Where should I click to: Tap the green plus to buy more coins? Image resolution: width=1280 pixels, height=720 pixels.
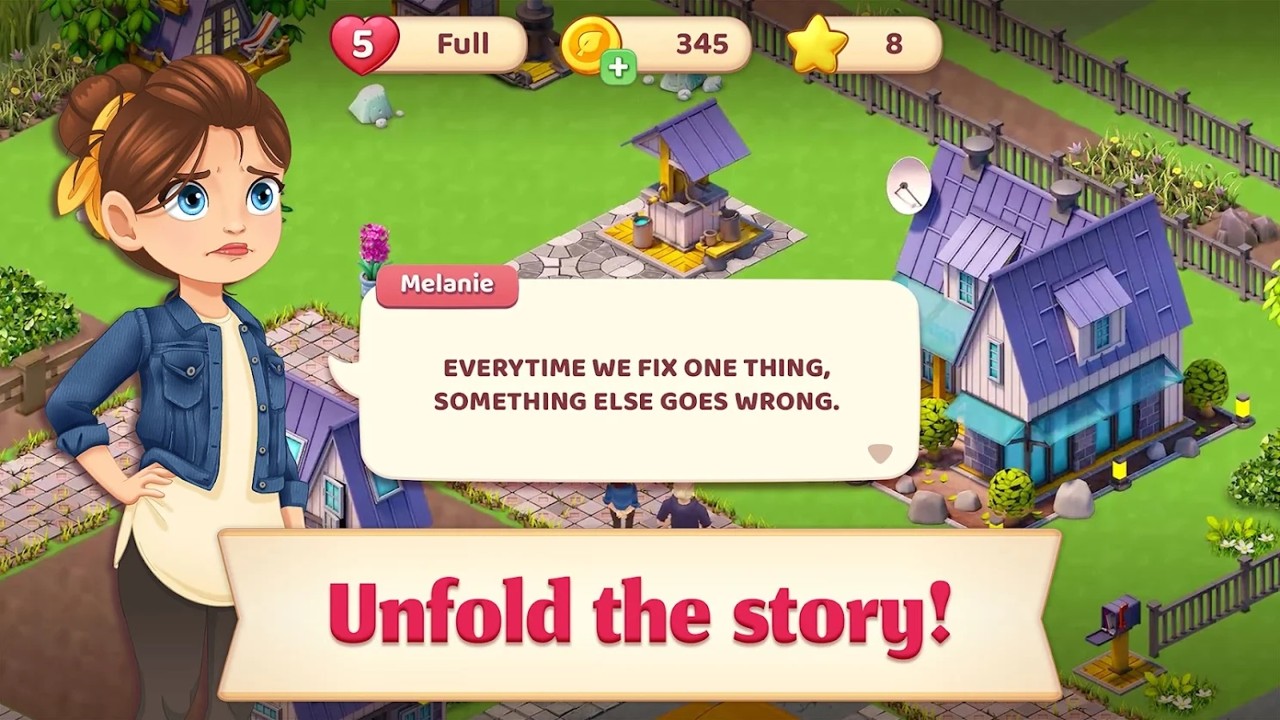619,65
